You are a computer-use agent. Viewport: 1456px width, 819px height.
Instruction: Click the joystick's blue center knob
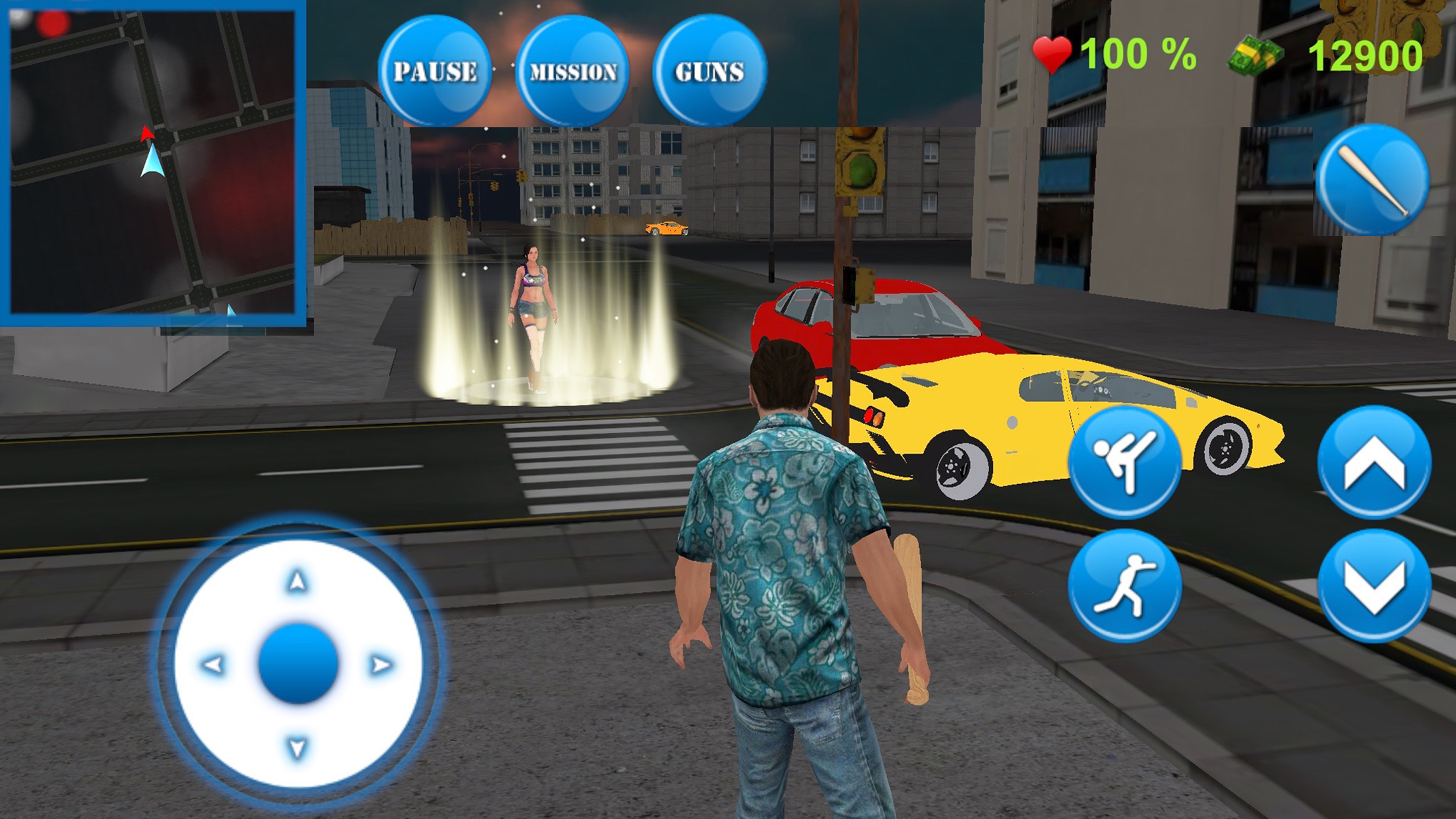coord(298,663)
